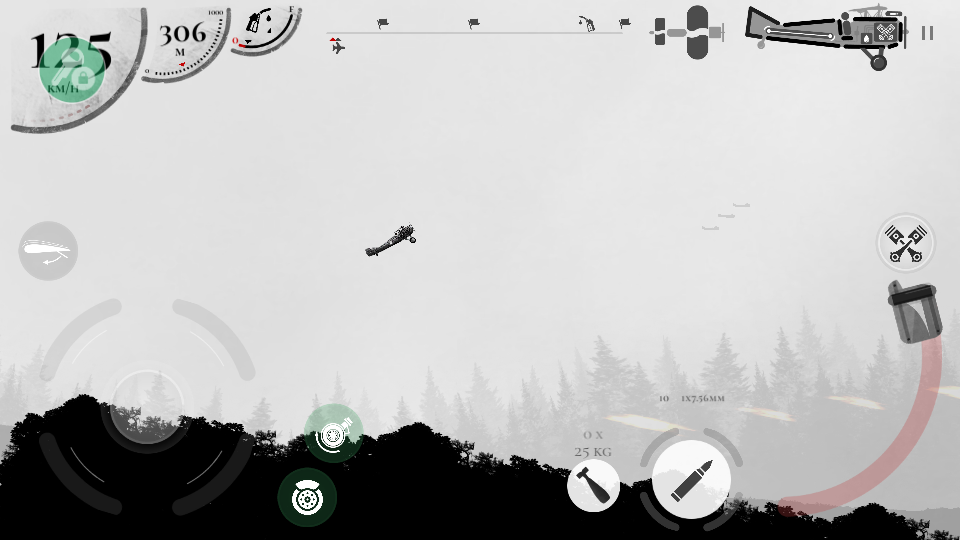
Task: Fire the machine gun bullet button
Action: [691, 480]
